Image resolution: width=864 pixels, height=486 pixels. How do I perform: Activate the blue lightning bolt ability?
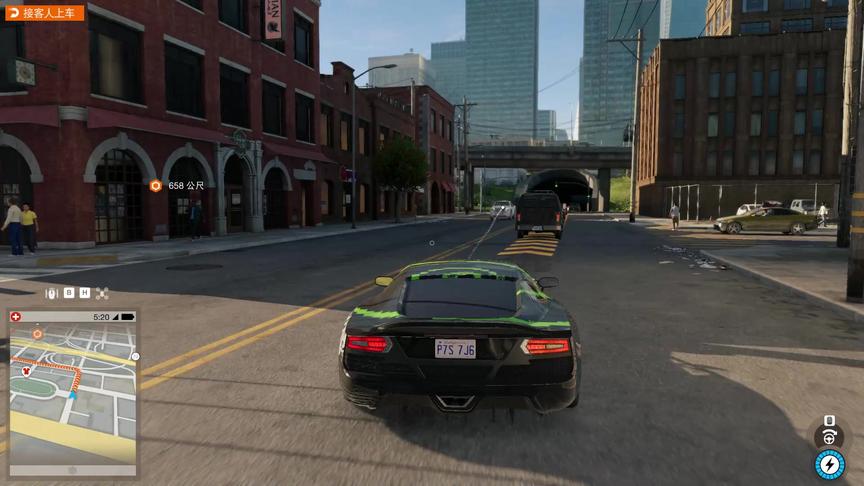coord(829,464)
